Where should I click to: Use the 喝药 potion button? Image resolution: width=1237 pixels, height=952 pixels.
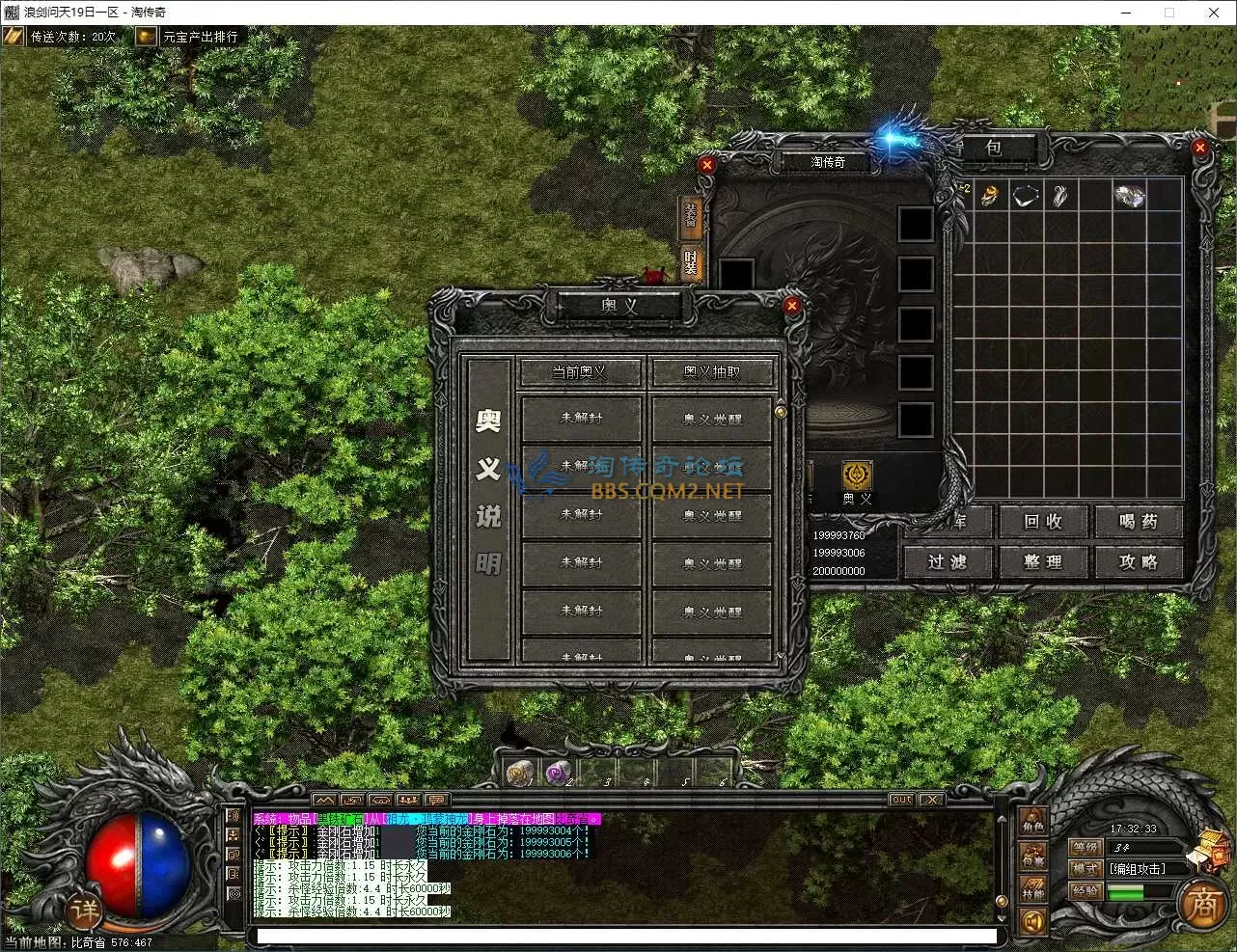pos(1139,522)
